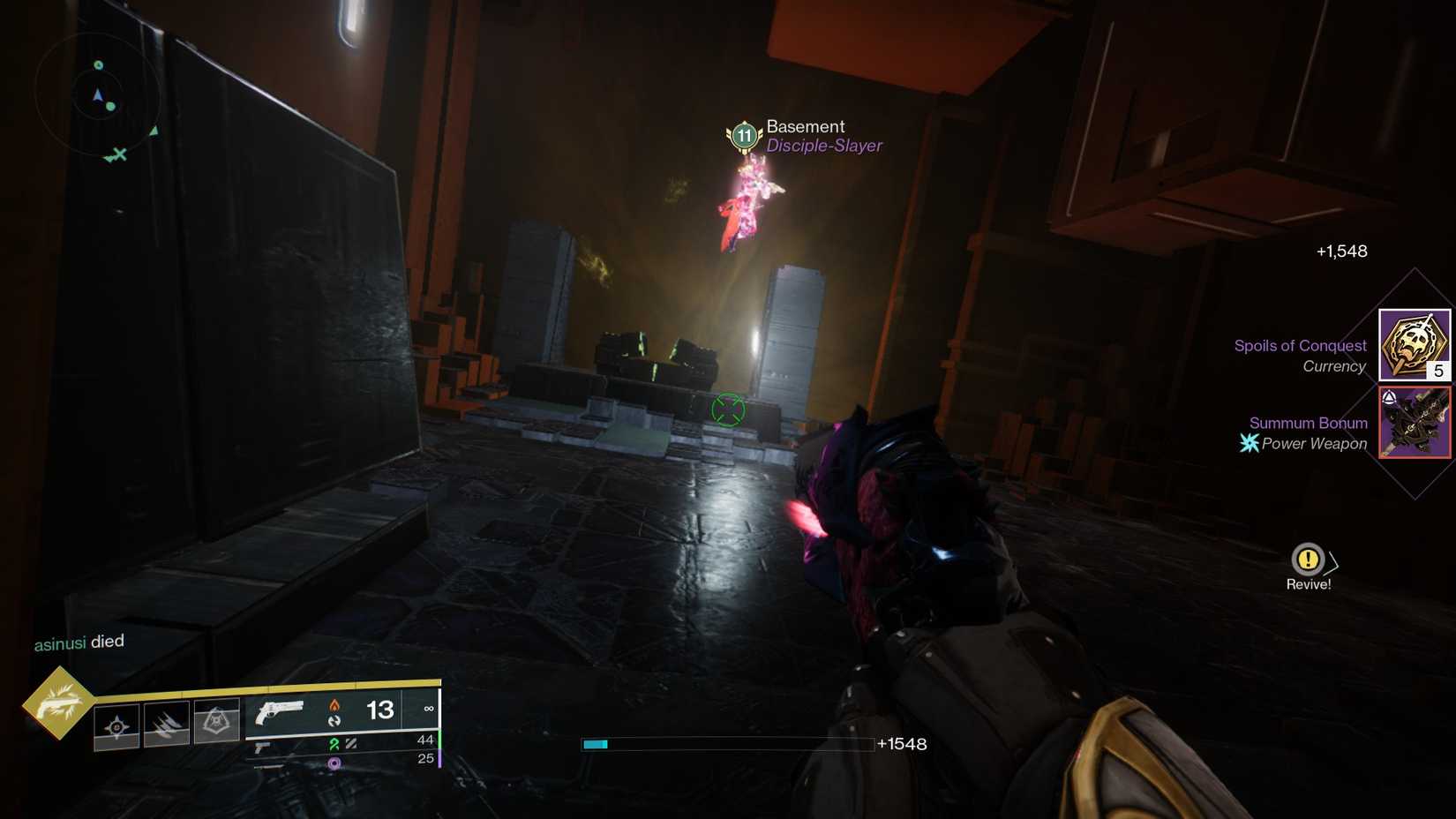Click the throwing knife melee icon
The image size is (1456, 819).
coord(168,725)
